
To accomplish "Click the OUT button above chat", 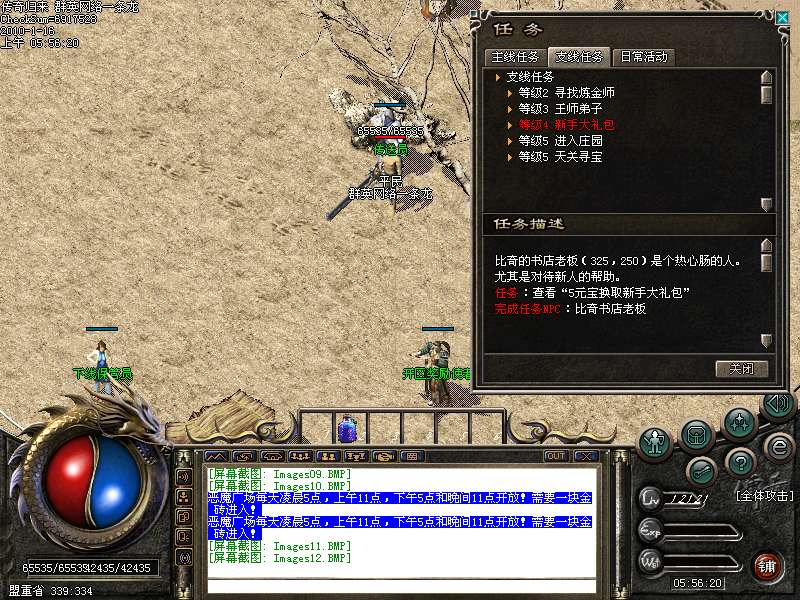I will tap(556, 456).
